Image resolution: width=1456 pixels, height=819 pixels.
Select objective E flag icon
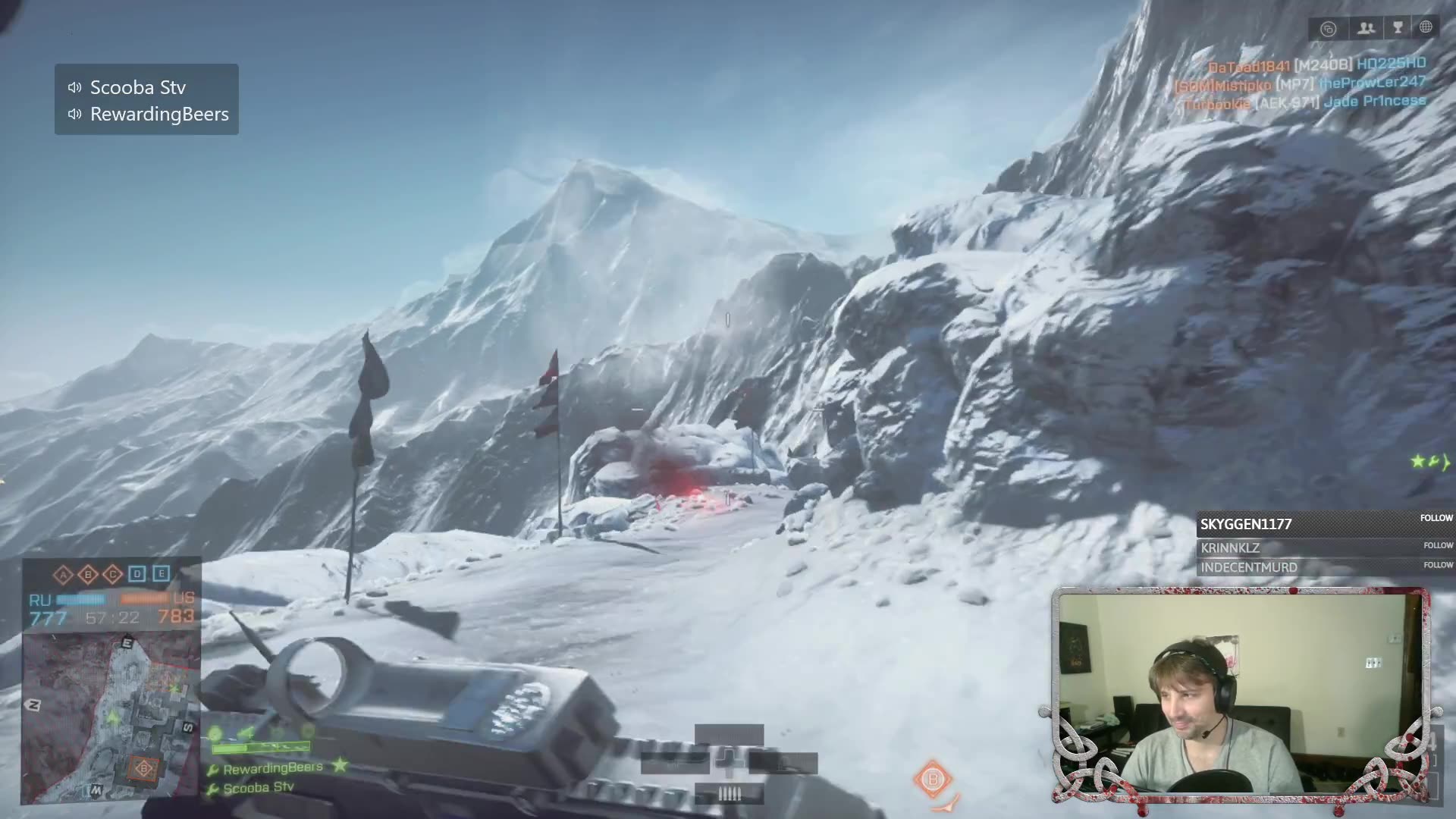point(161,574)
